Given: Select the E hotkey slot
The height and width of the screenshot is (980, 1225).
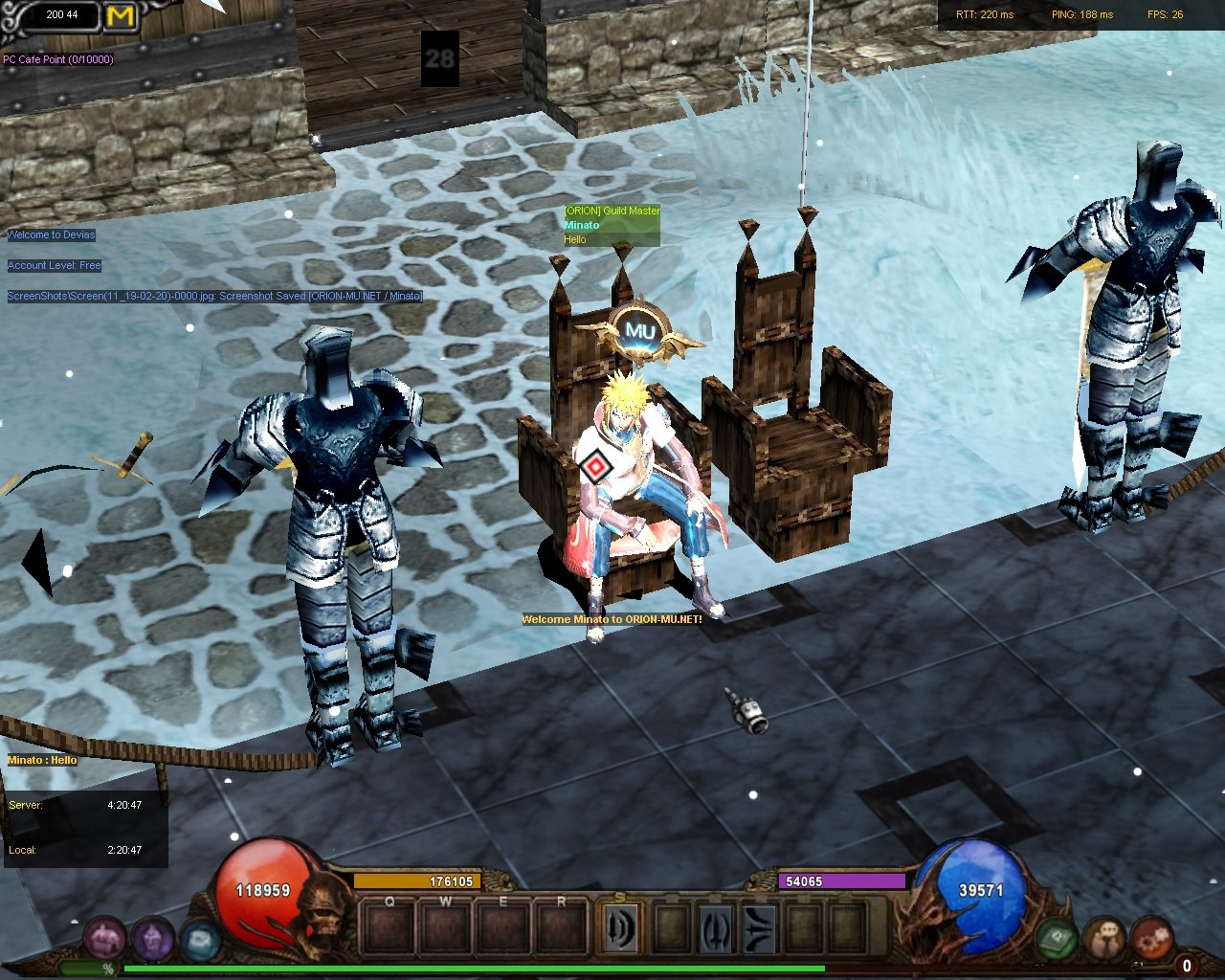Looking at the screenshot, I should 503,928.
